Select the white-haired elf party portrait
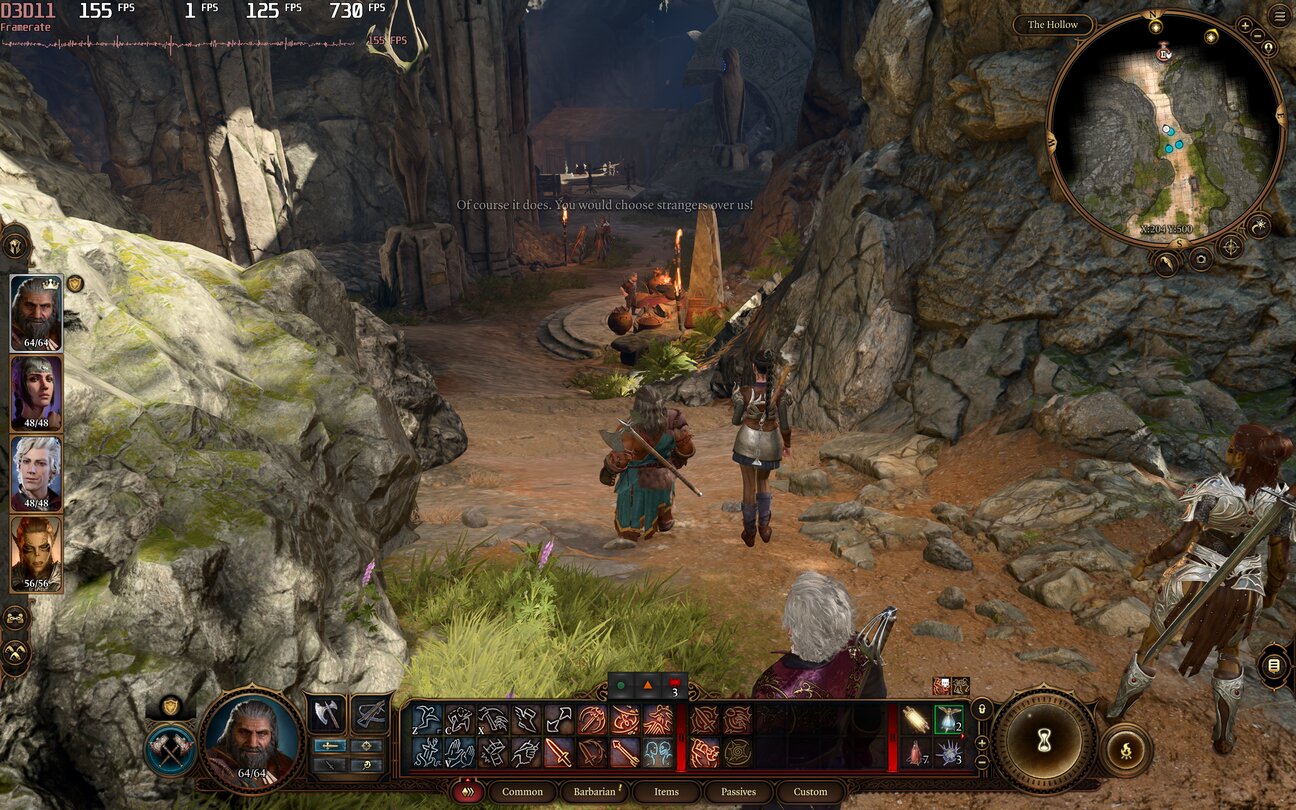The width and height of the screenshot is (1296, 810). (x=36, y=473)
